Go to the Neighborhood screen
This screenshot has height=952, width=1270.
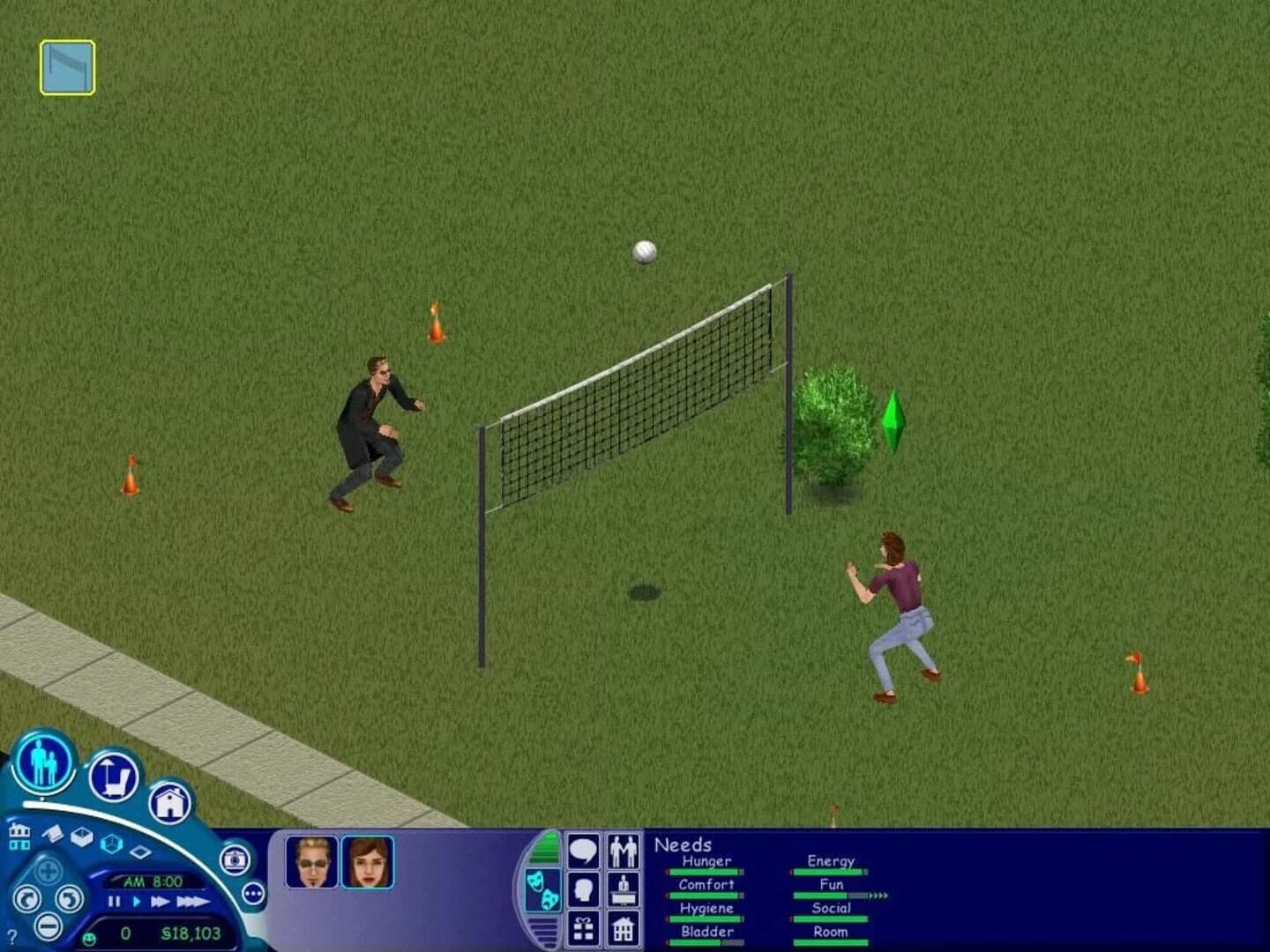coord(19,837)
